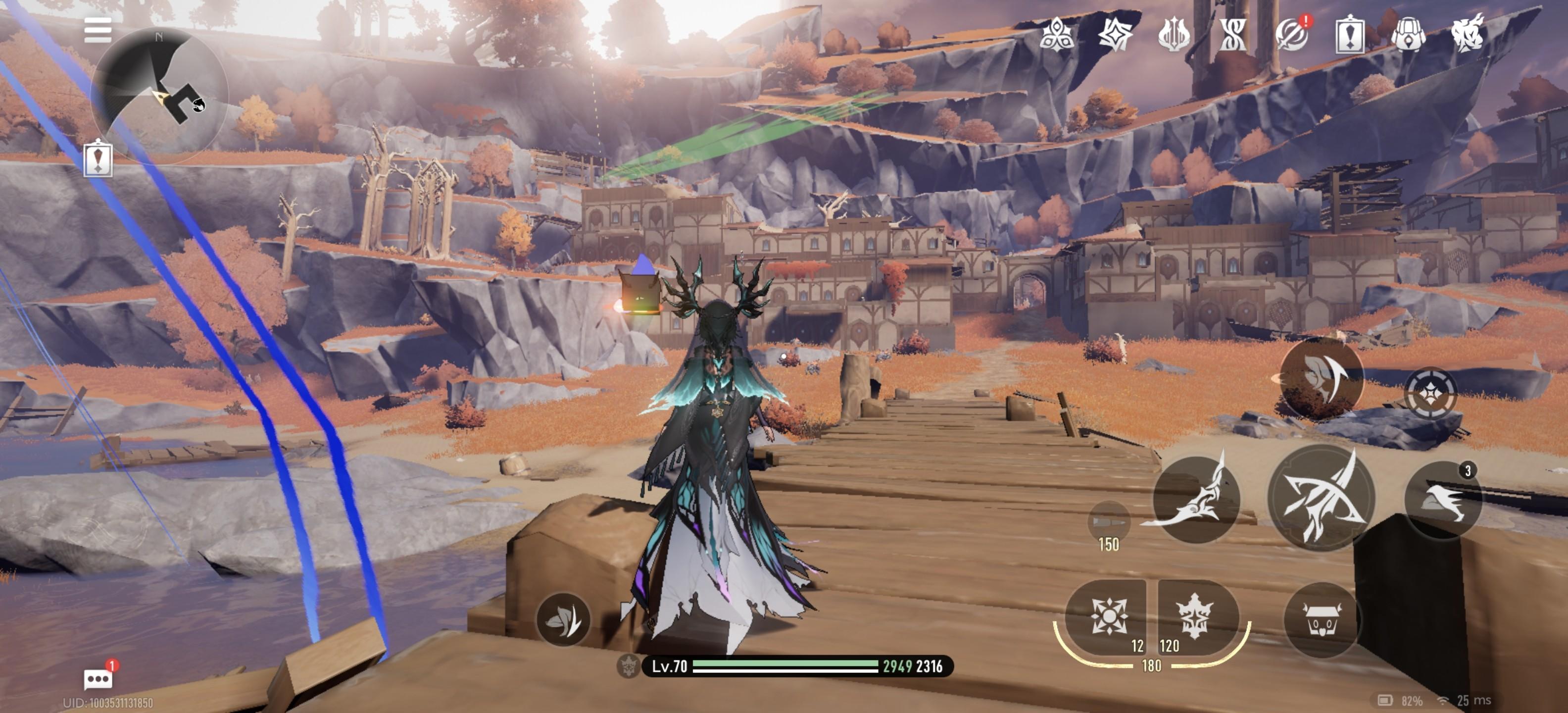Trigger the bird dash with 3 charges
The height and width of the screenshot is (713, 1568).
(x=1443, y=499)
